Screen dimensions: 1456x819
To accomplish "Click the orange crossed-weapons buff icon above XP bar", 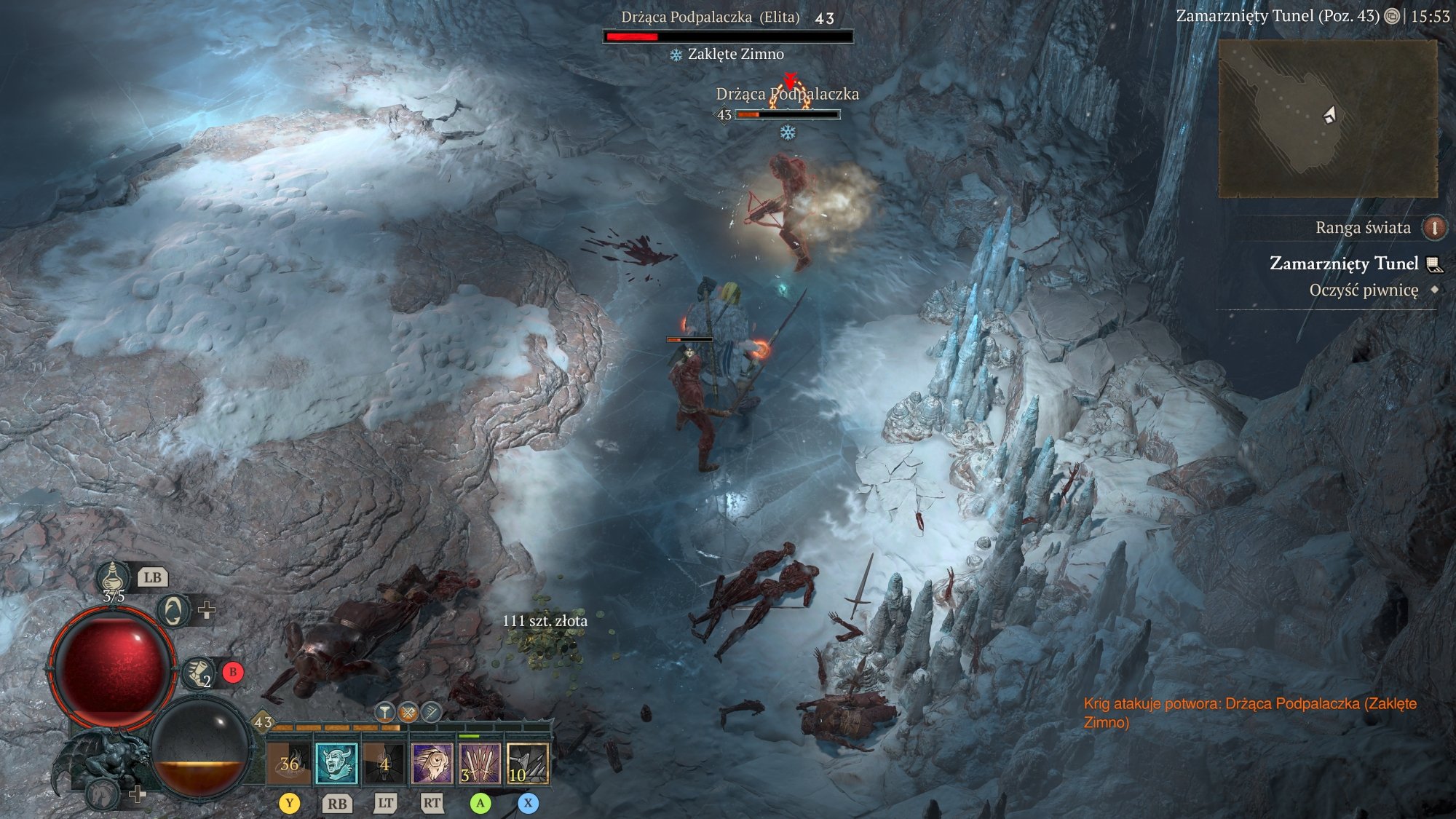I will 406,713.
